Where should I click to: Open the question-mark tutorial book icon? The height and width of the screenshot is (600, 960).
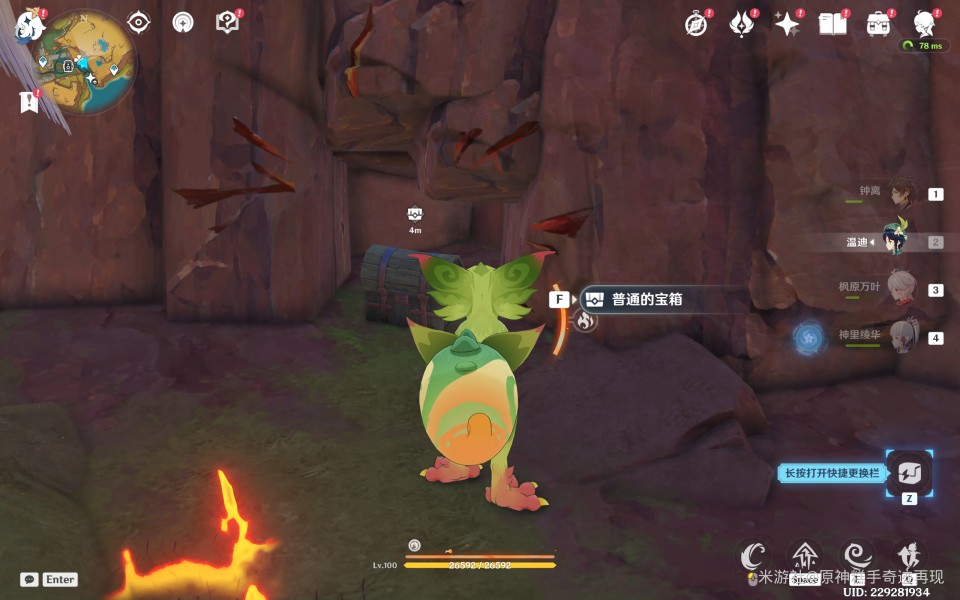[228, 22]
